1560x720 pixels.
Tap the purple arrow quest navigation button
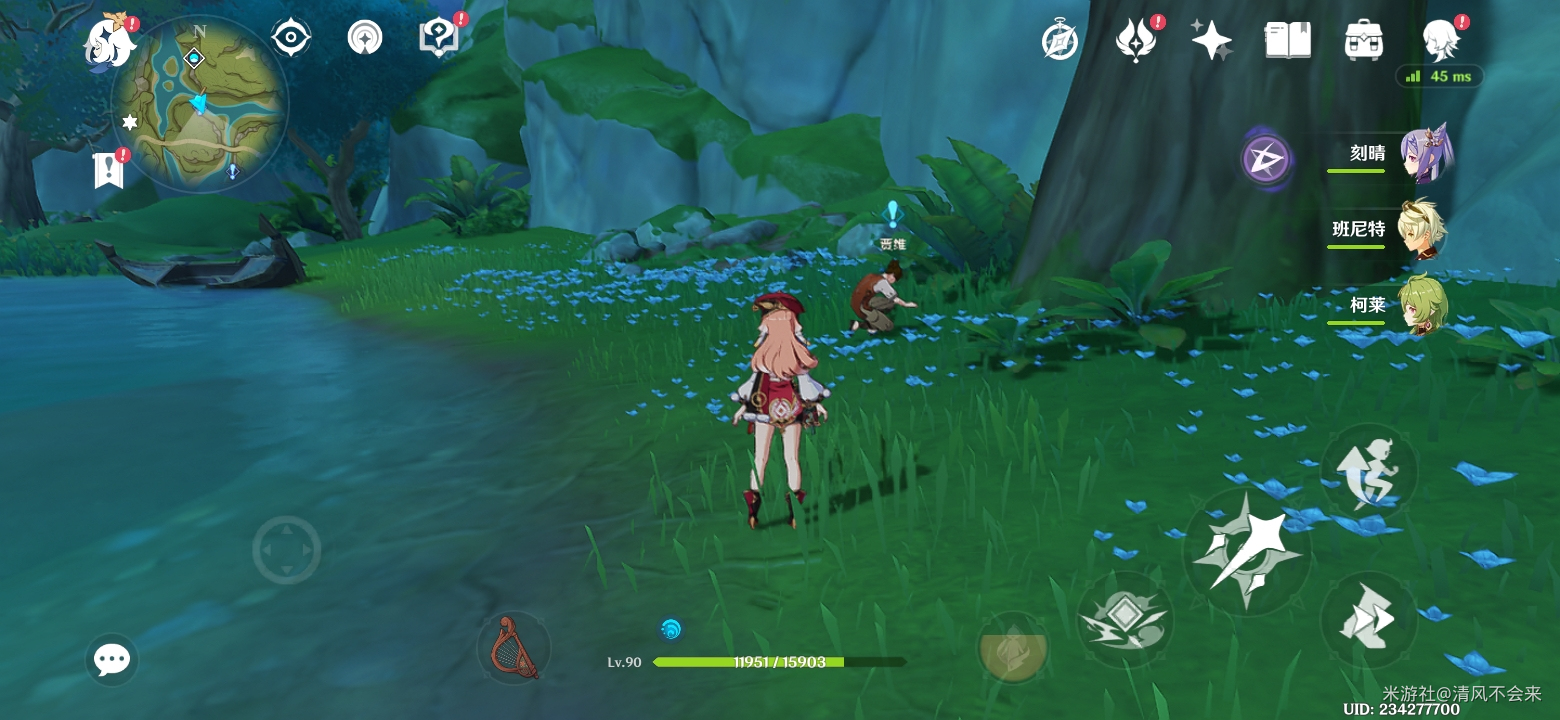pyautogui.click(x=1266, y=159)
